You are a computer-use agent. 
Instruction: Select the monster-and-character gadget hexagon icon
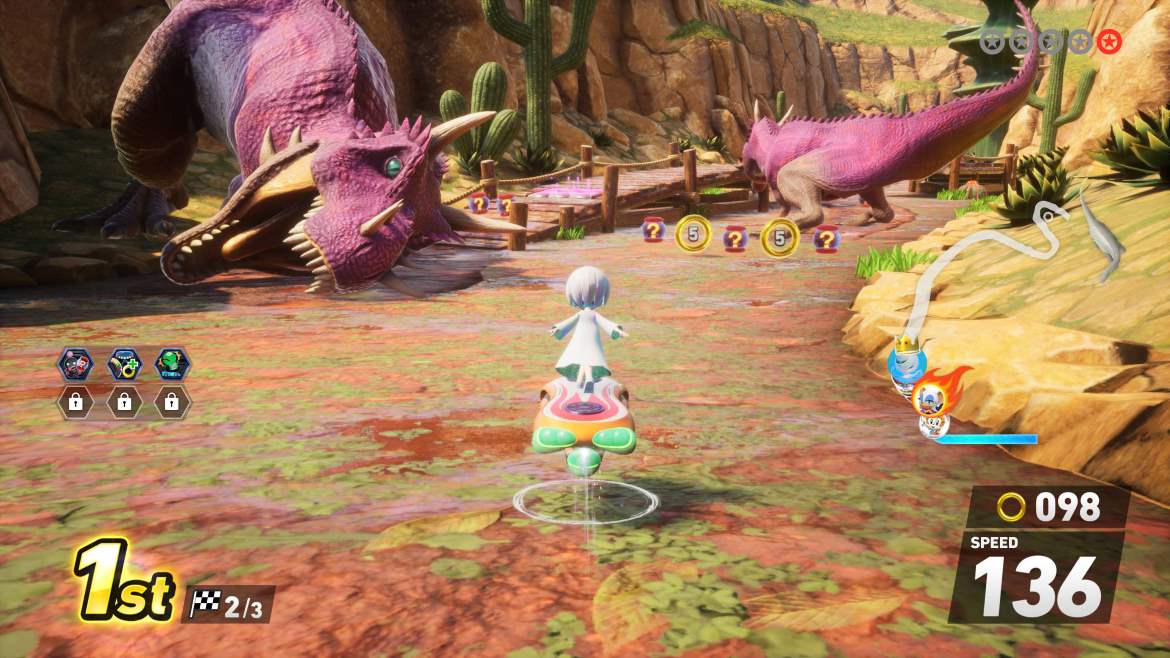(x=76, y=365)
